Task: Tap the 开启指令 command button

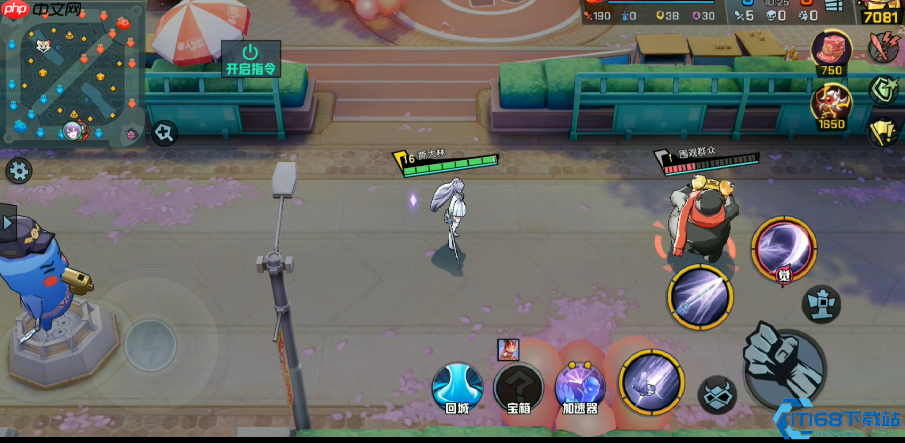Action: click(x=250, y=58)
